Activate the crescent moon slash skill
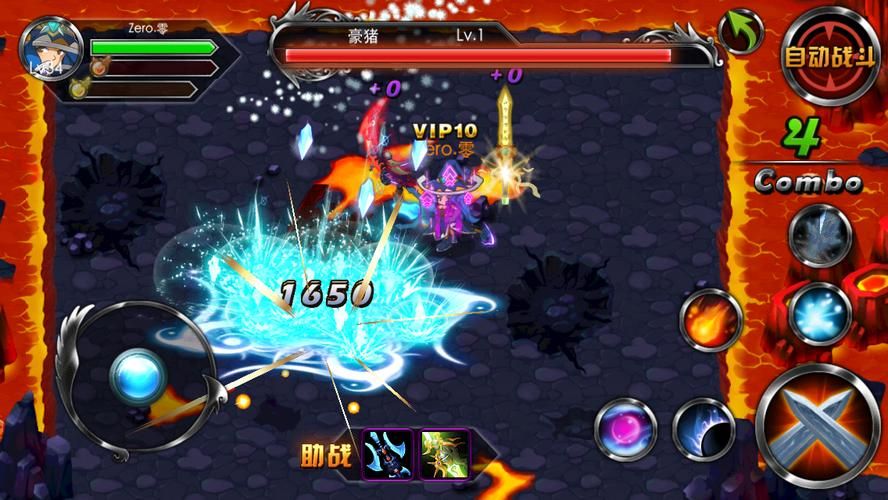Image resolution: width=888 pixels, height=500 pixels. (703, 429)
